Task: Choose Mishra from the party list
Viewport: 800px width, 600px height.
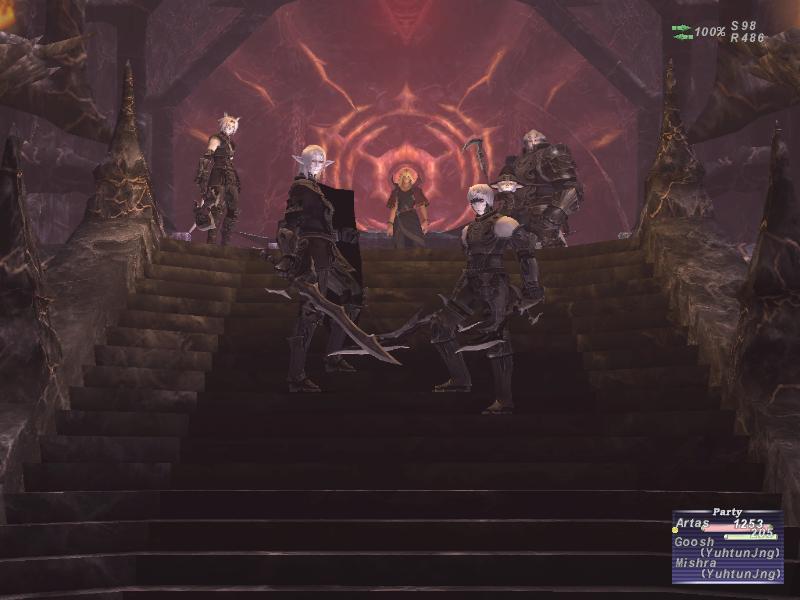Action: [x=696, y=563]
